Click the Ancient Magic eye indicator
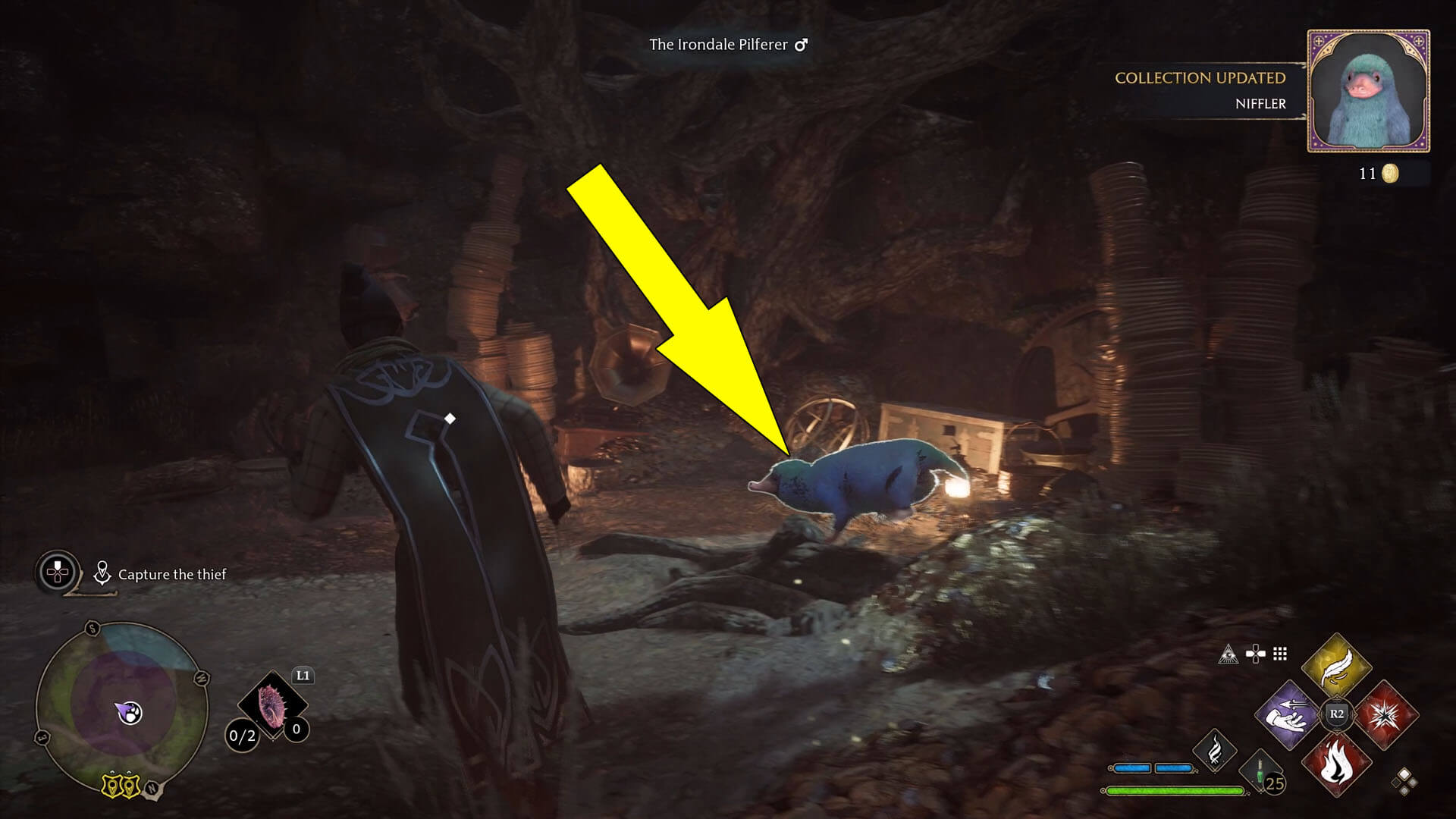 pyautogui.click(x=1228, y=655)
